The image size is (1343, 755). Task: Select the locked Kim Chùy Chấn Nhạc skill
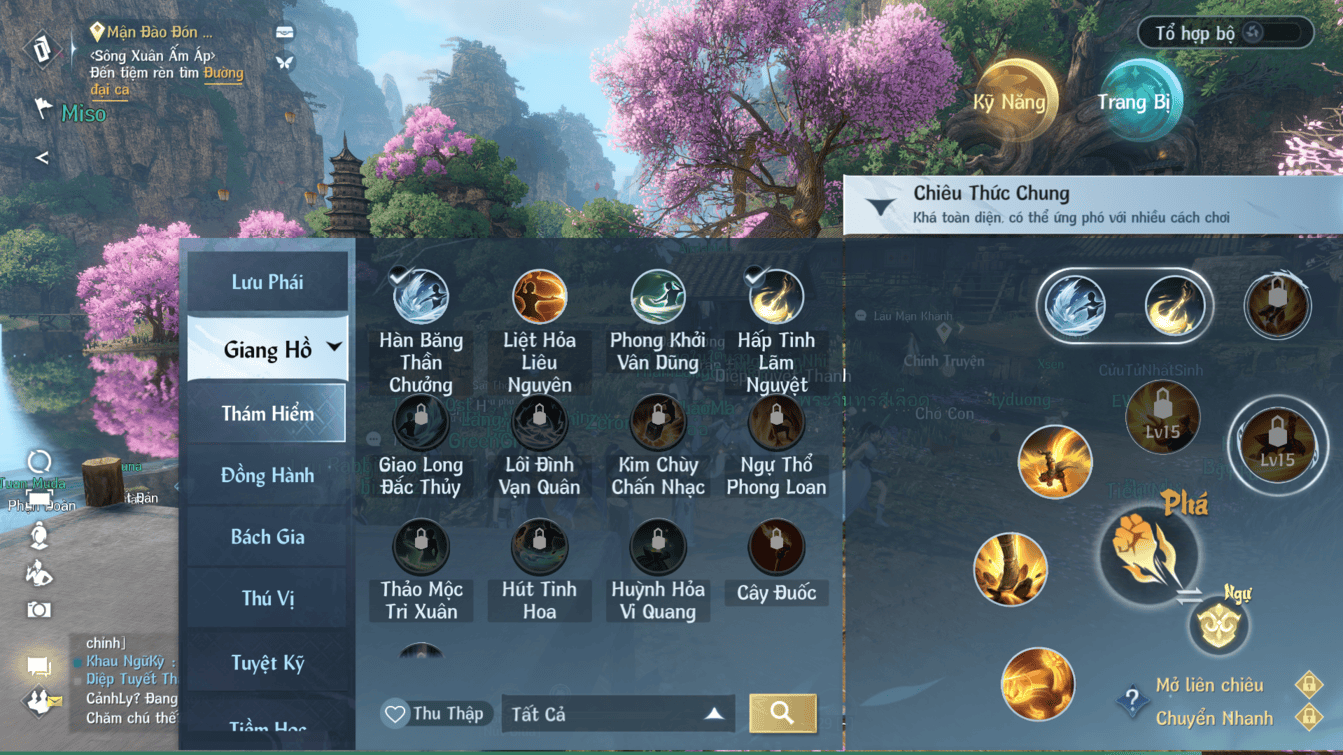tap(657, 423)
